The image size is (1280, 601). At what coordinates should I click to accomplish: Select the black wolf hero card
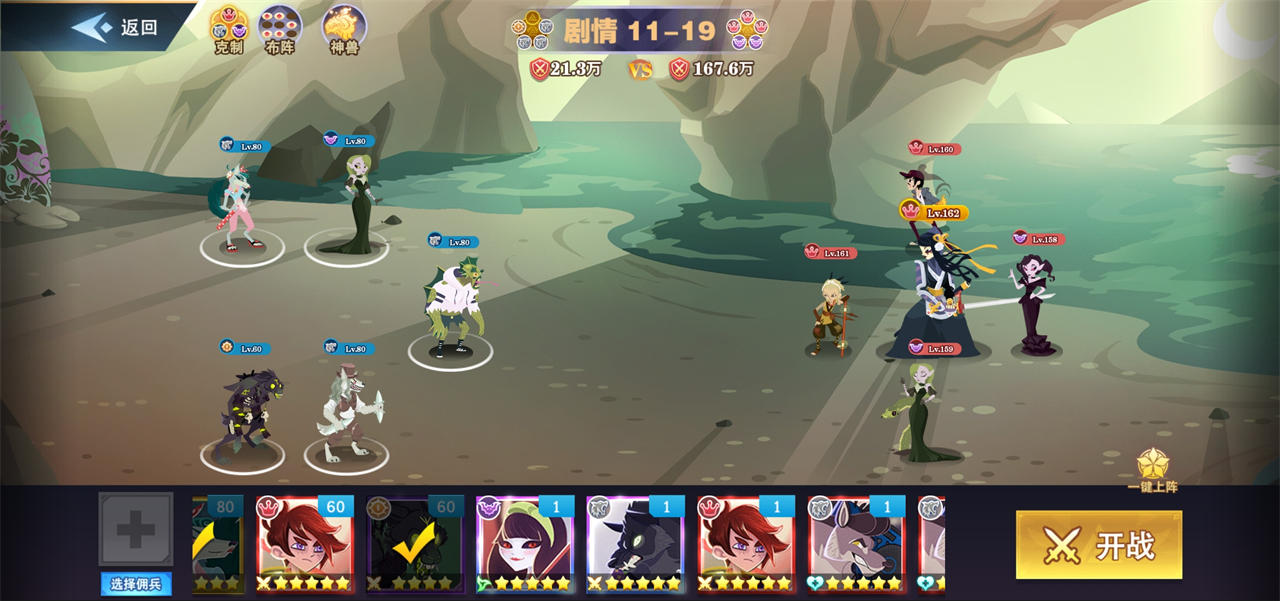tap(634, 542)
